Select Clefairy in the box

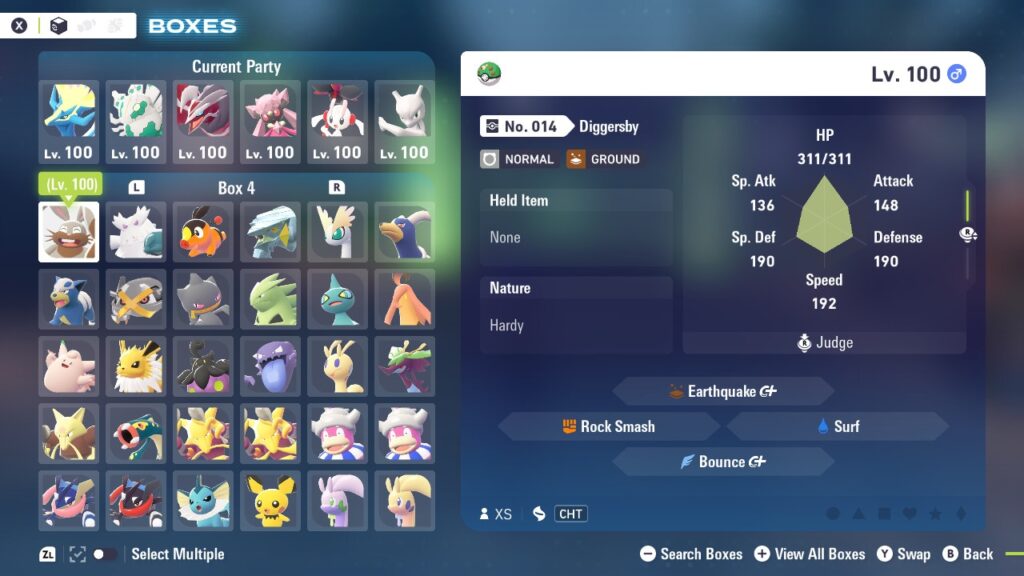69,366
